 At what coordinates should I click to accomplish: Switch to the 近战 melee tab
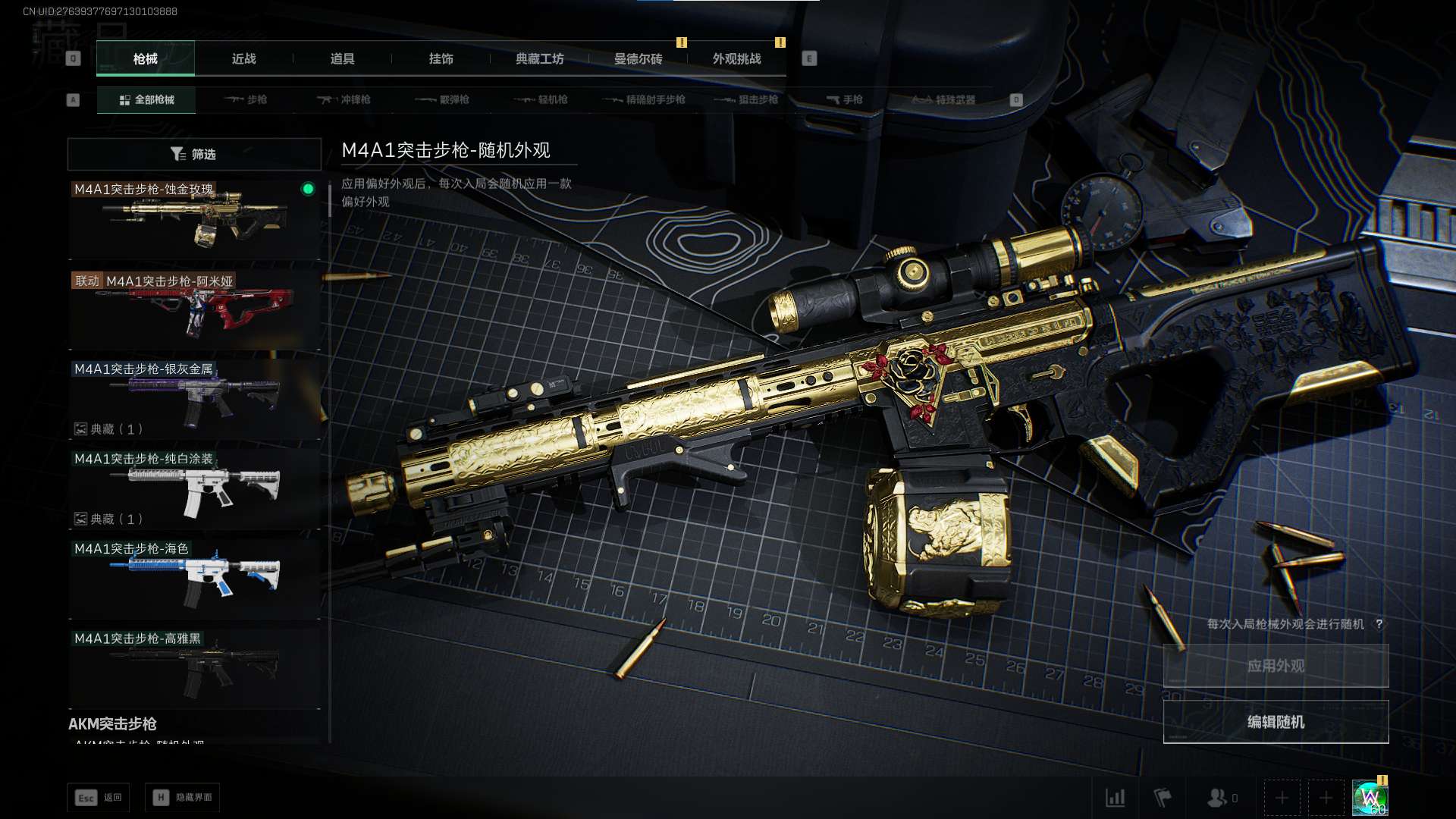click(243, 59)
